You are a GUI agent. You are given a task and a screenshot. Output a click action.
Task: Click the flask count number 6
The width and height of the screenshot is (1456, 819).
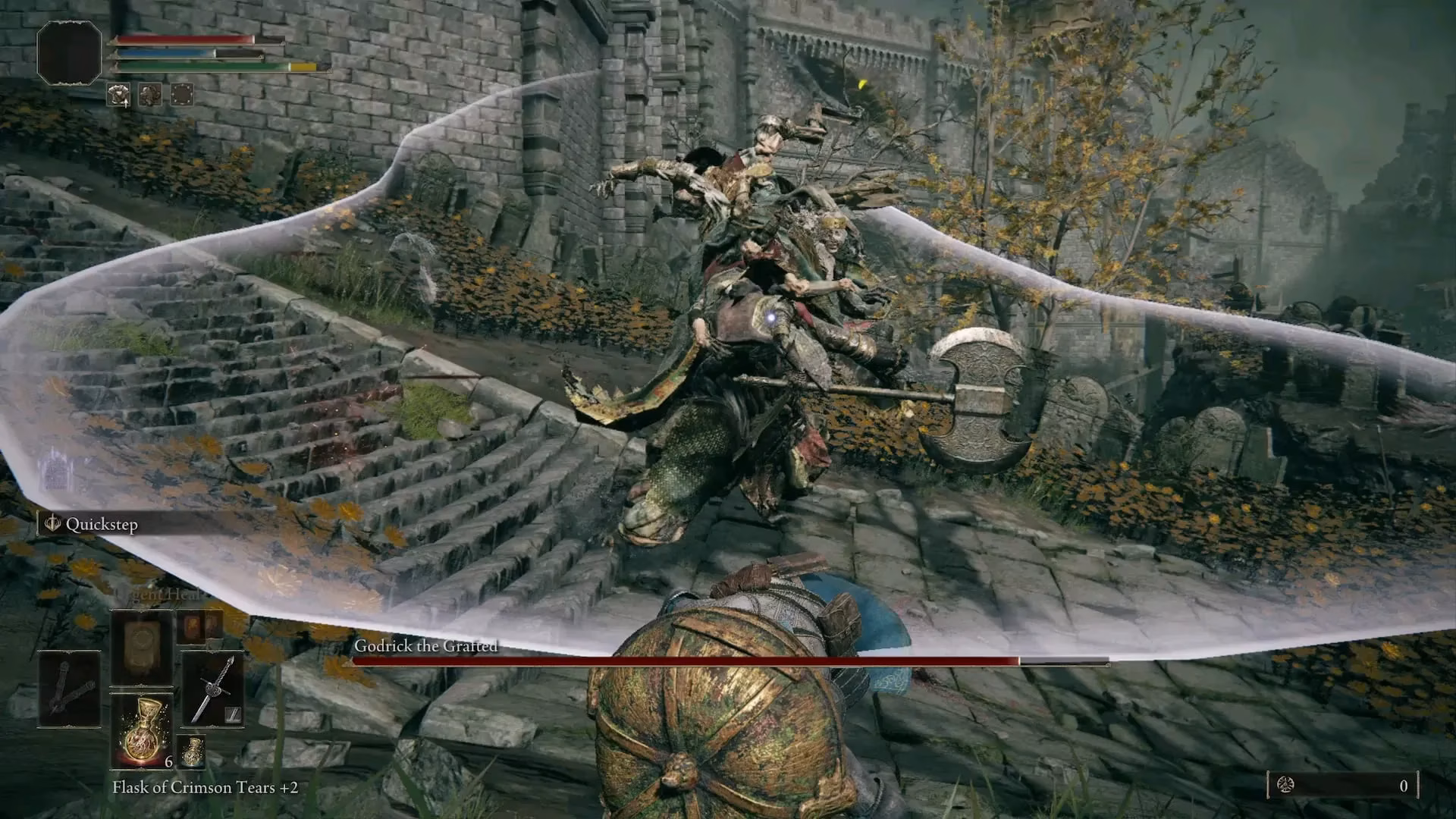(x=168, y=761)
